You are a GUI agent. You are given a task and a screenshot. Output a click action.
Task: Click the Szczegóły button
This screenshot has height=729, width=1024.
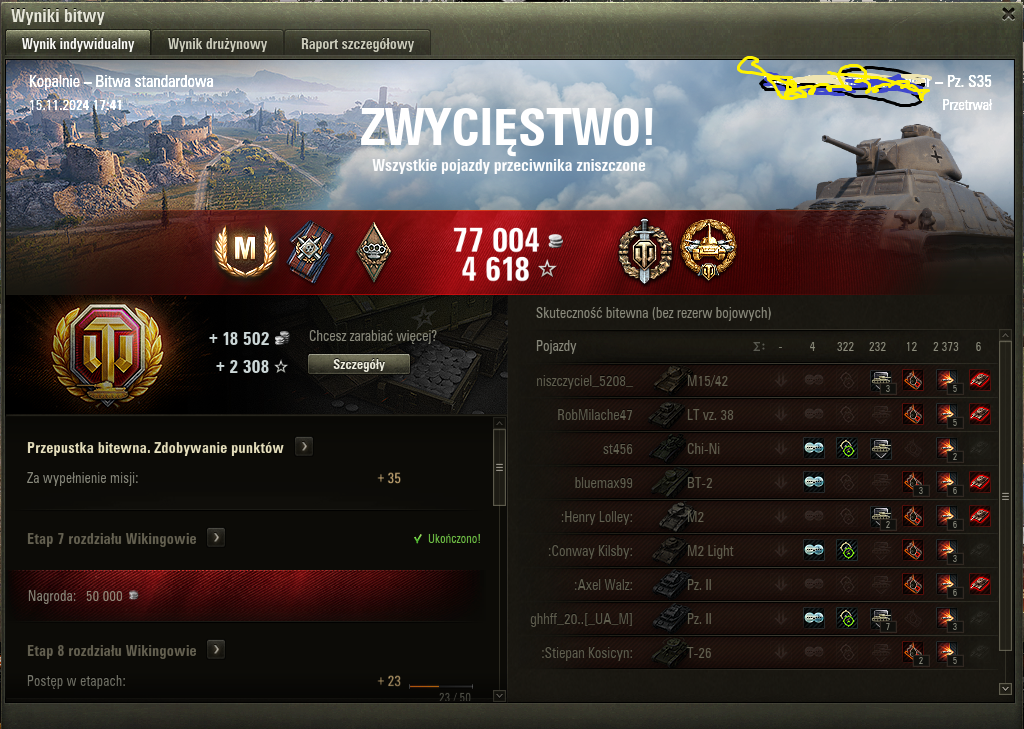[x=358, y=365]
